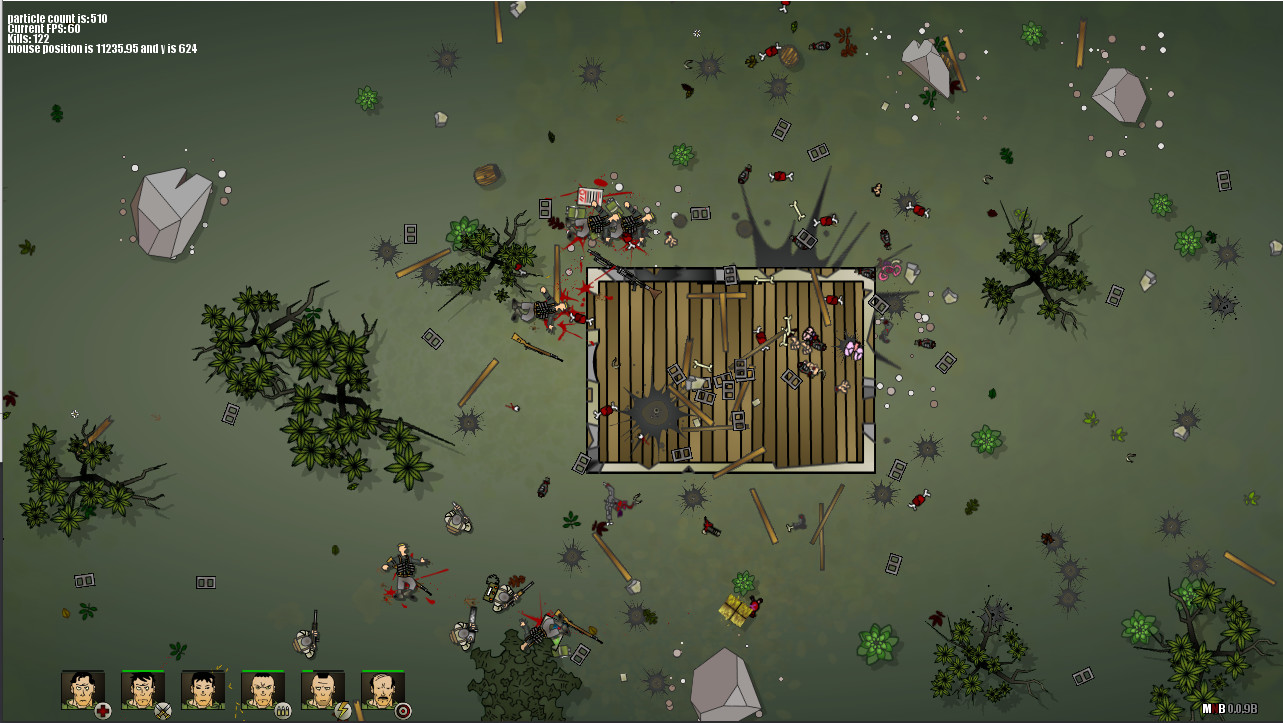The image size is (1283, 723).
Task: Click the crossed blades icon on the second portrait
Action: 161,711
